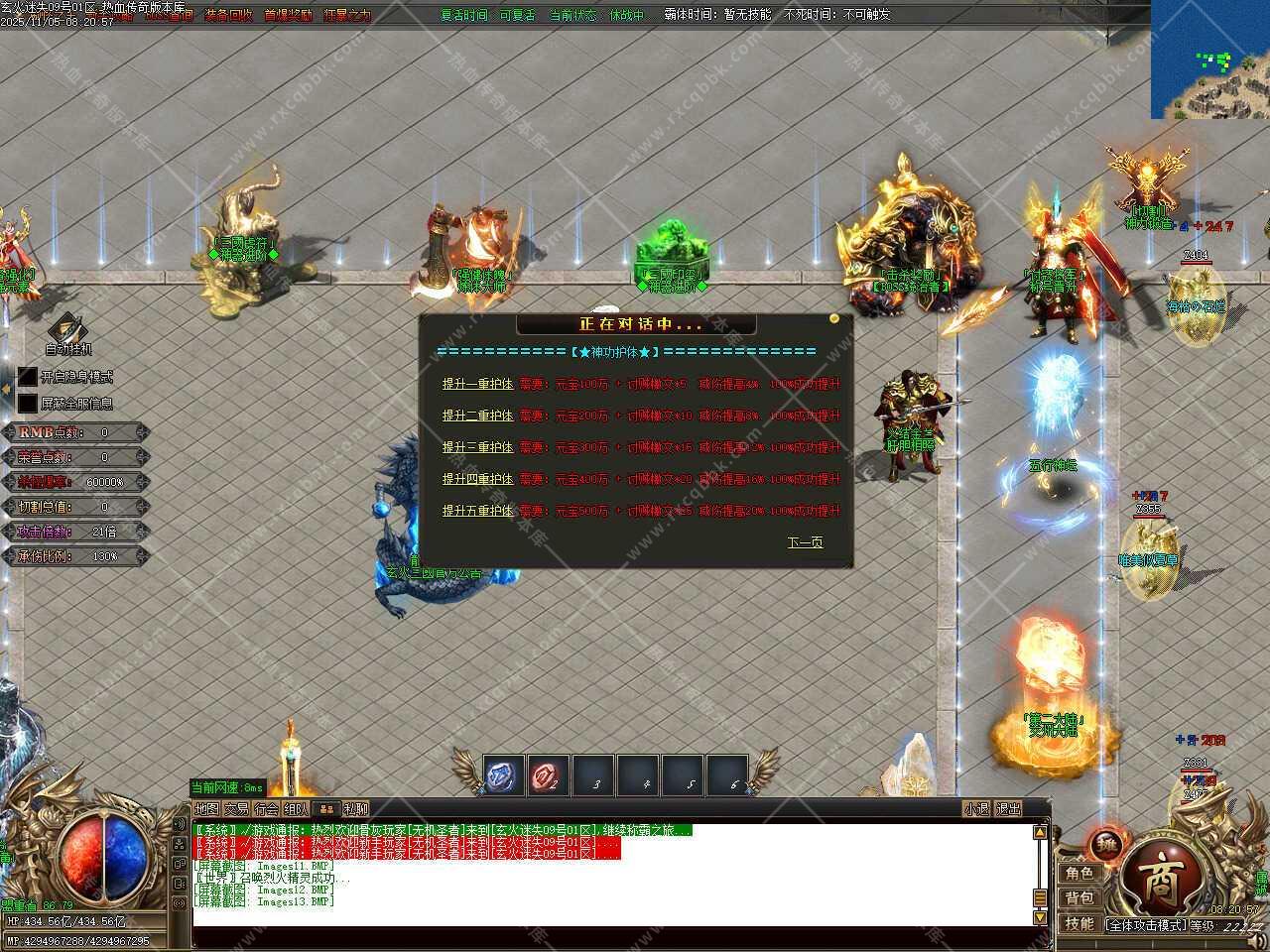Screen dimensions: 1270x952
Task: Select 提升五重护体 upgrade link
Action: [x=477, y=511]
